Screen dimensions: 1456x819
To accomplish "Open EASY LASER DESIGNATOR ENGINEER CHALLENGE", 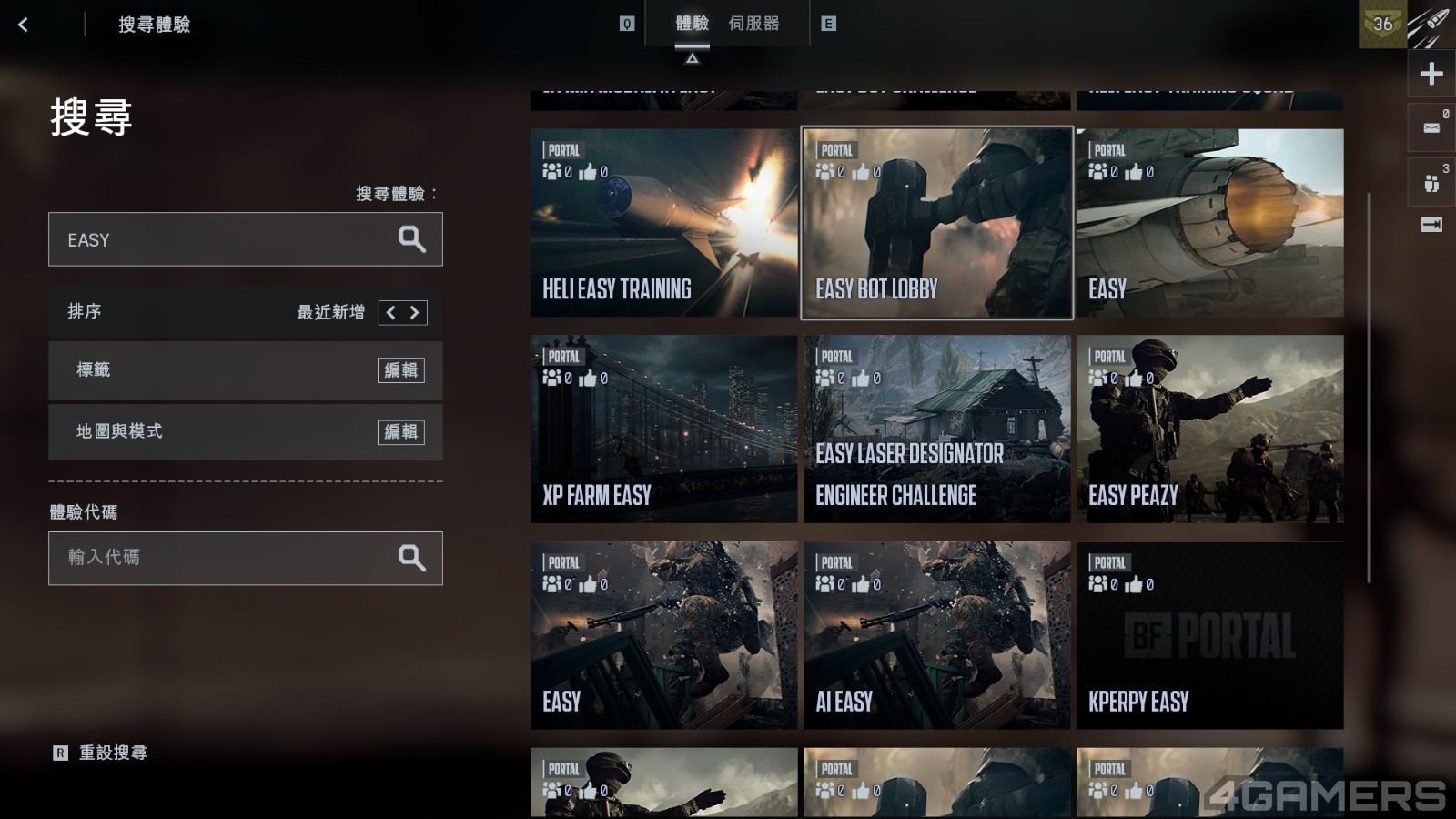I will pos(936,430).
